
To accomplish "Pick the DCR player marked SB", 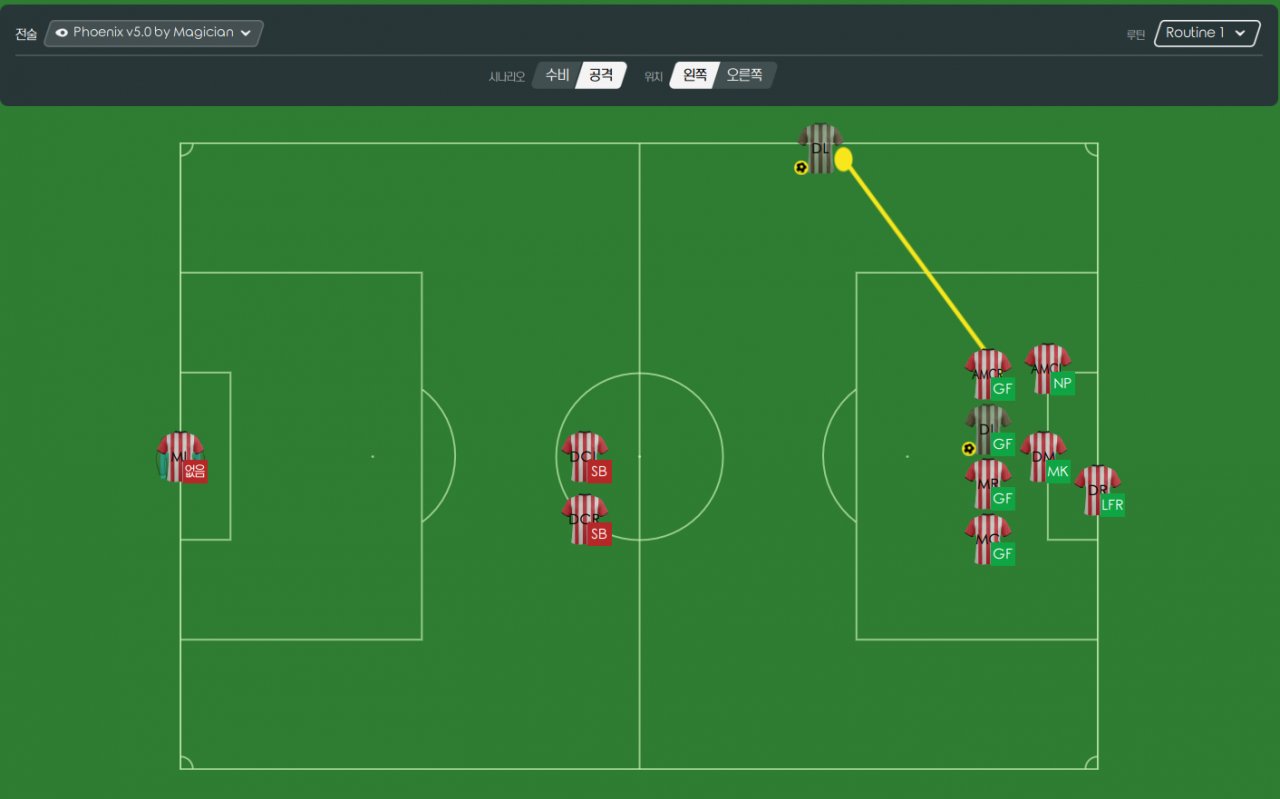I will pyautogui.click(x=584, y=519).
